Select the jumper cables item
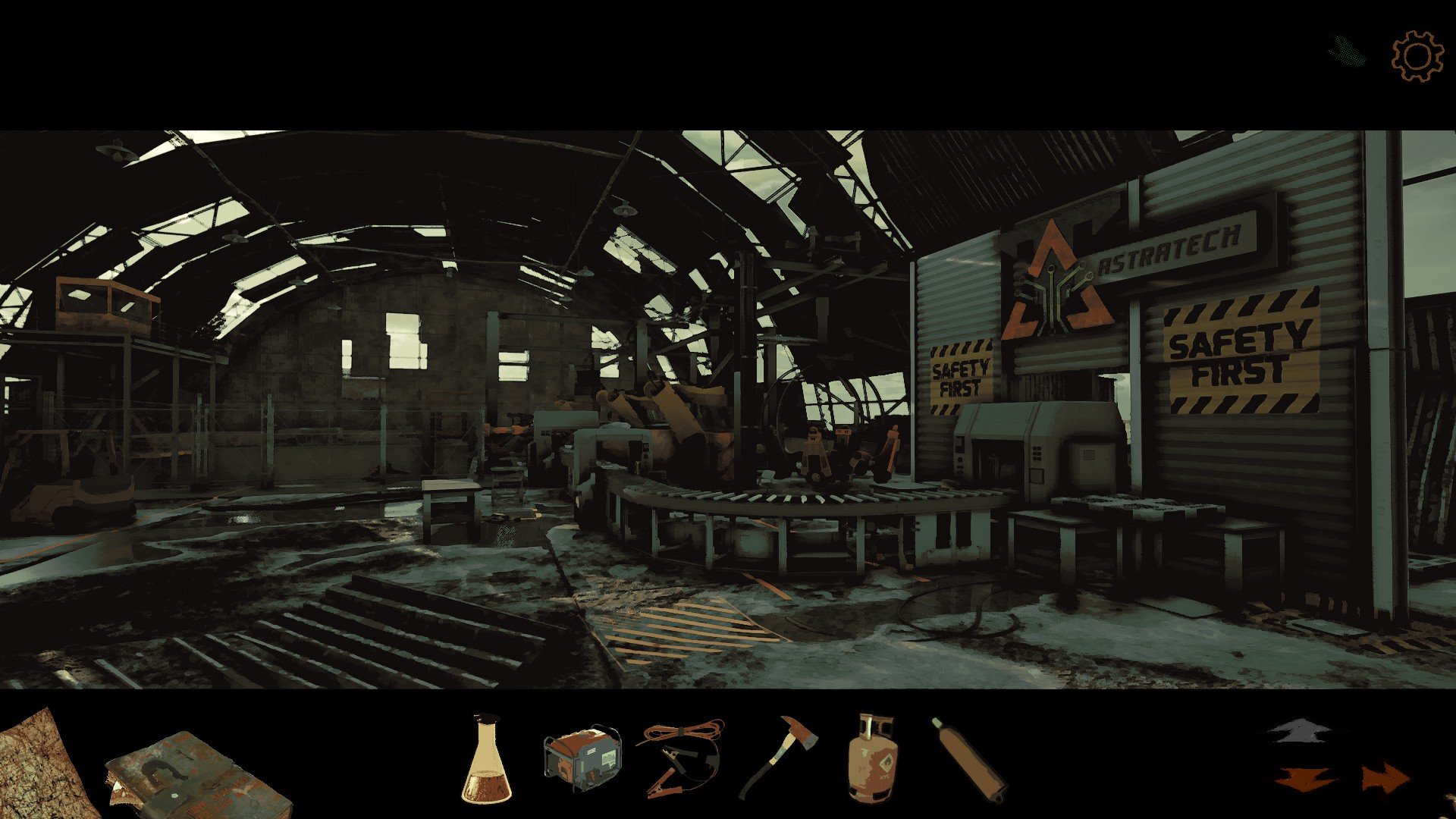Image resolution: width=1456 pixels, height=819 pixels. (679, 758)
